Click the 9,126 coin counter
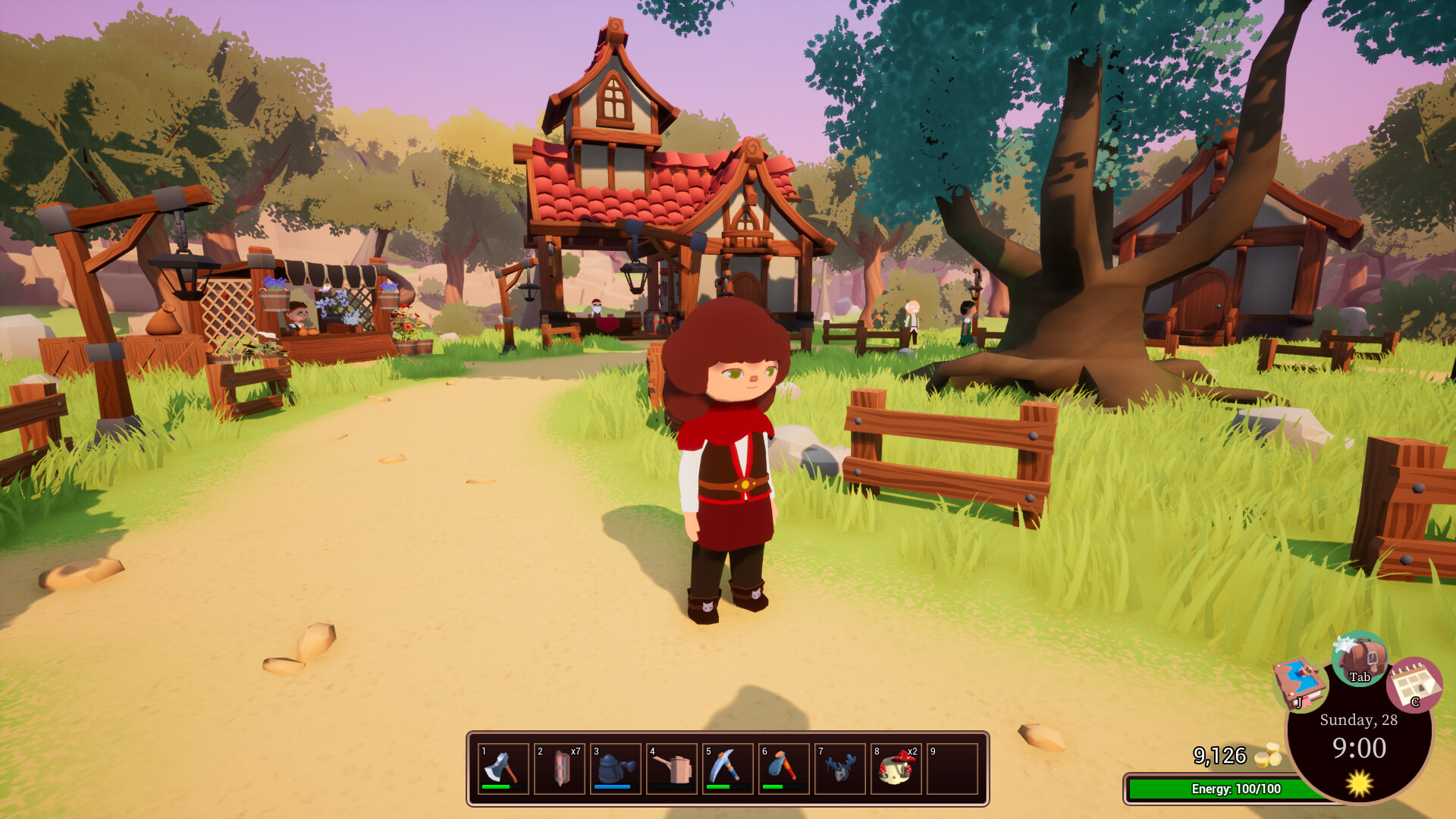The image size is (1456, 819). (x=1221, y=757)
